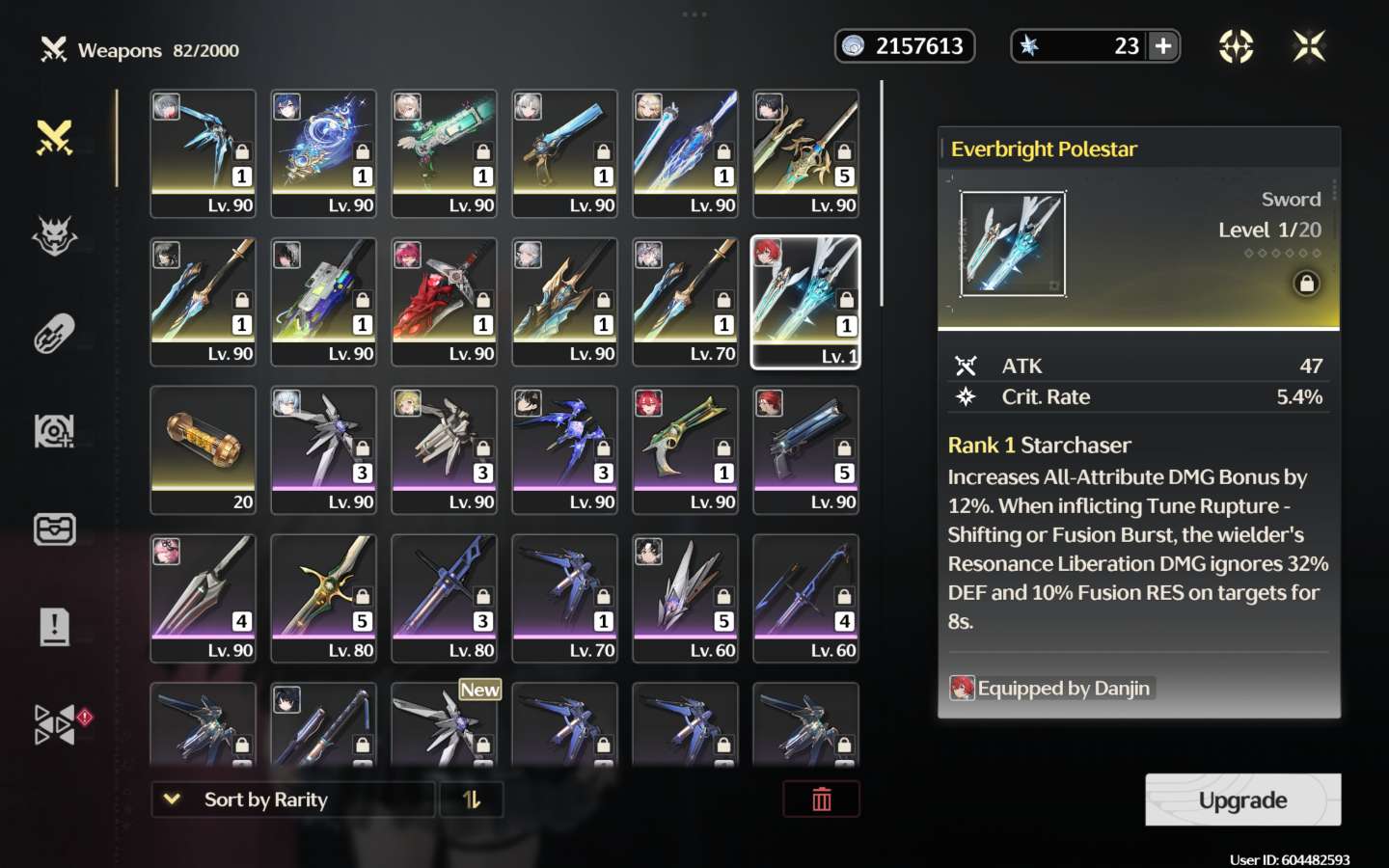Screen dimensions: 1389x868
Task: Close the inventory with the X icon
Action: tap(1309, 46)
